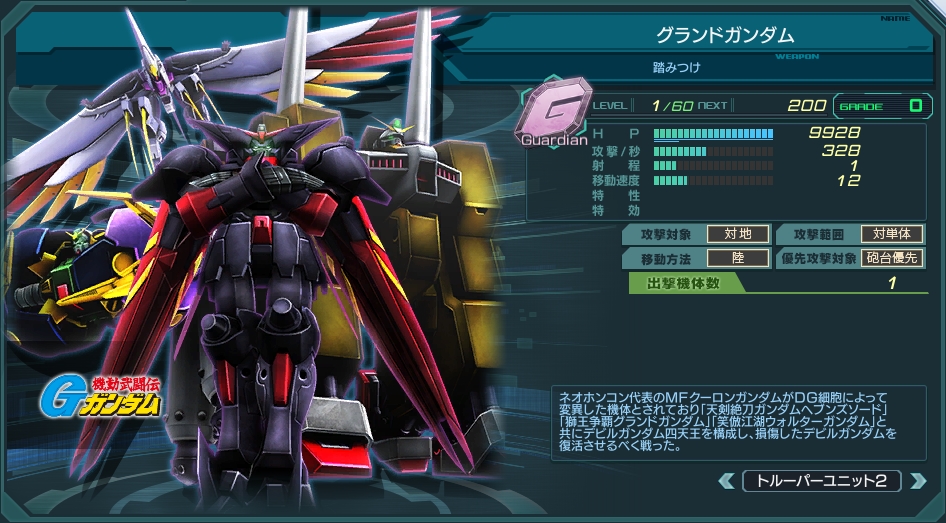Go to the previous unit with left arrow
This screenshot has width=946, height=523.
coord(726,481)
